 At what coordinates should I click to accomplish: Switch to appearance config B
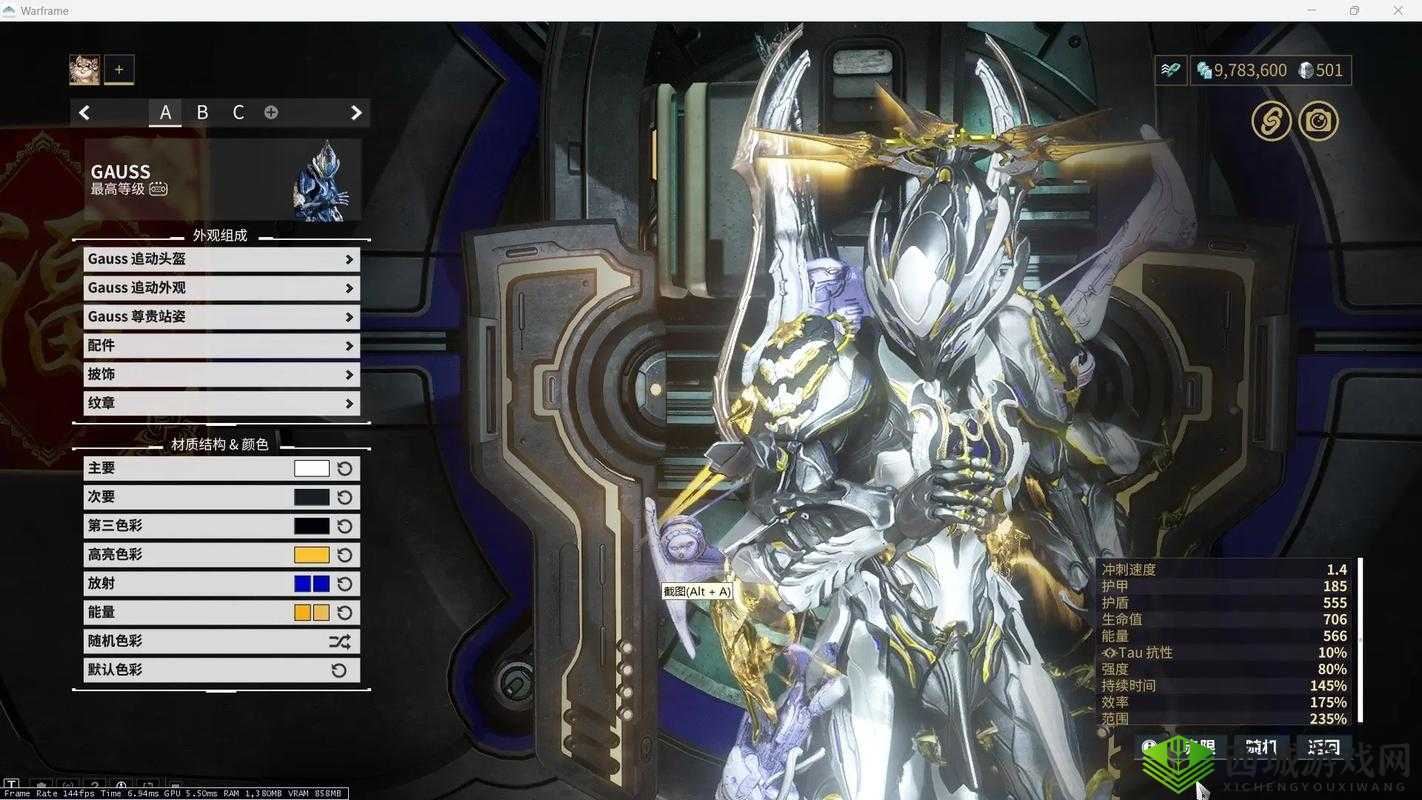(x=202, y=113)
